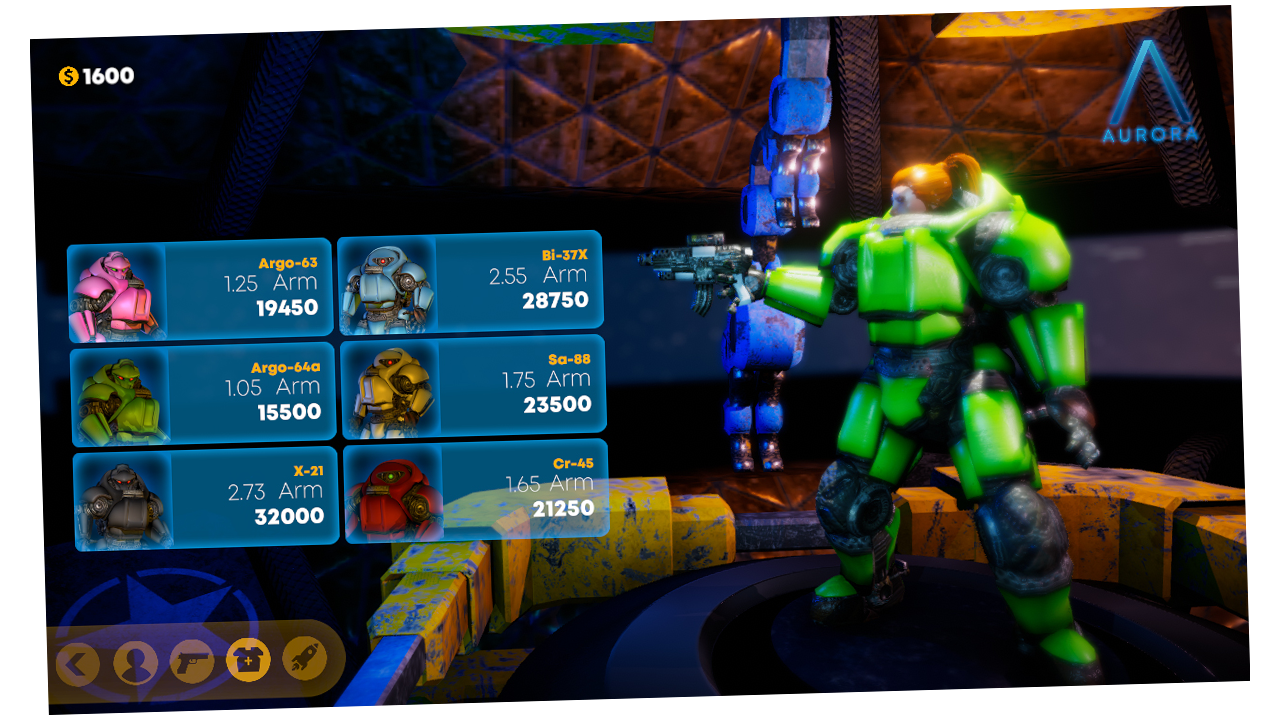Switch to the pistol weapons tab
The height and width of the screenshot is (720, 1280).
click(x=192, y=661)
